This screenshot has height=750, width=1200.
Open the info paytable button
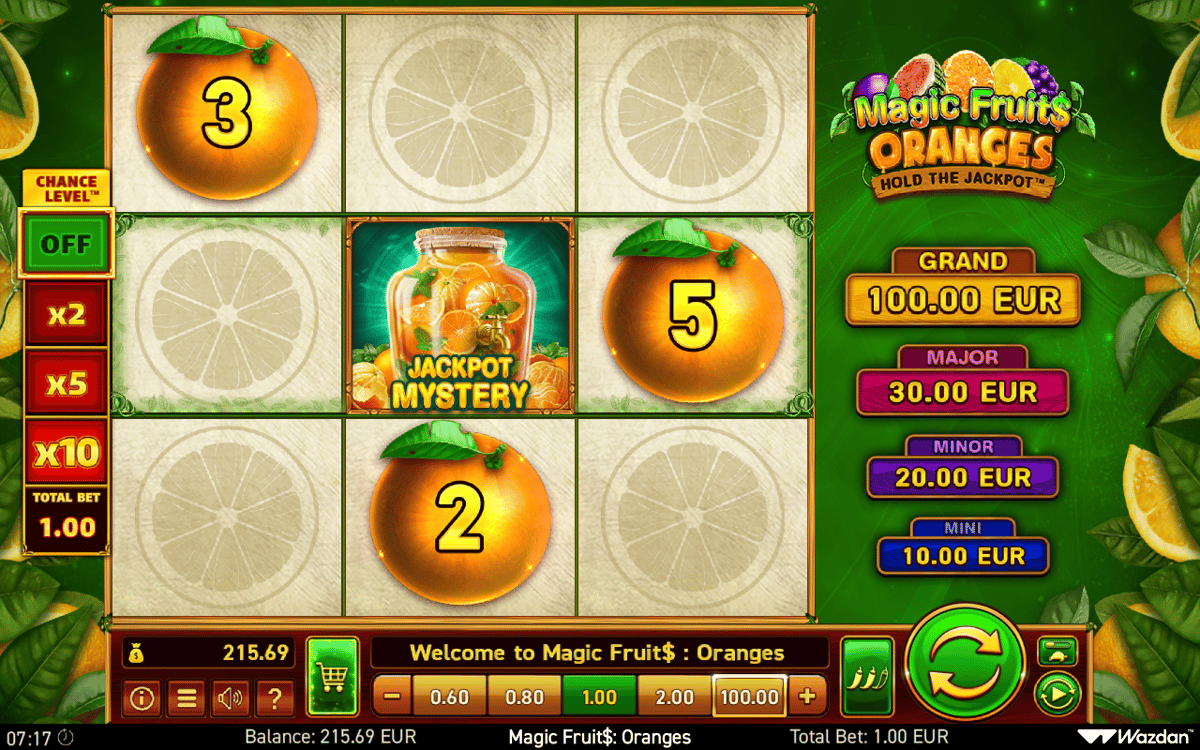coord(142,698)
